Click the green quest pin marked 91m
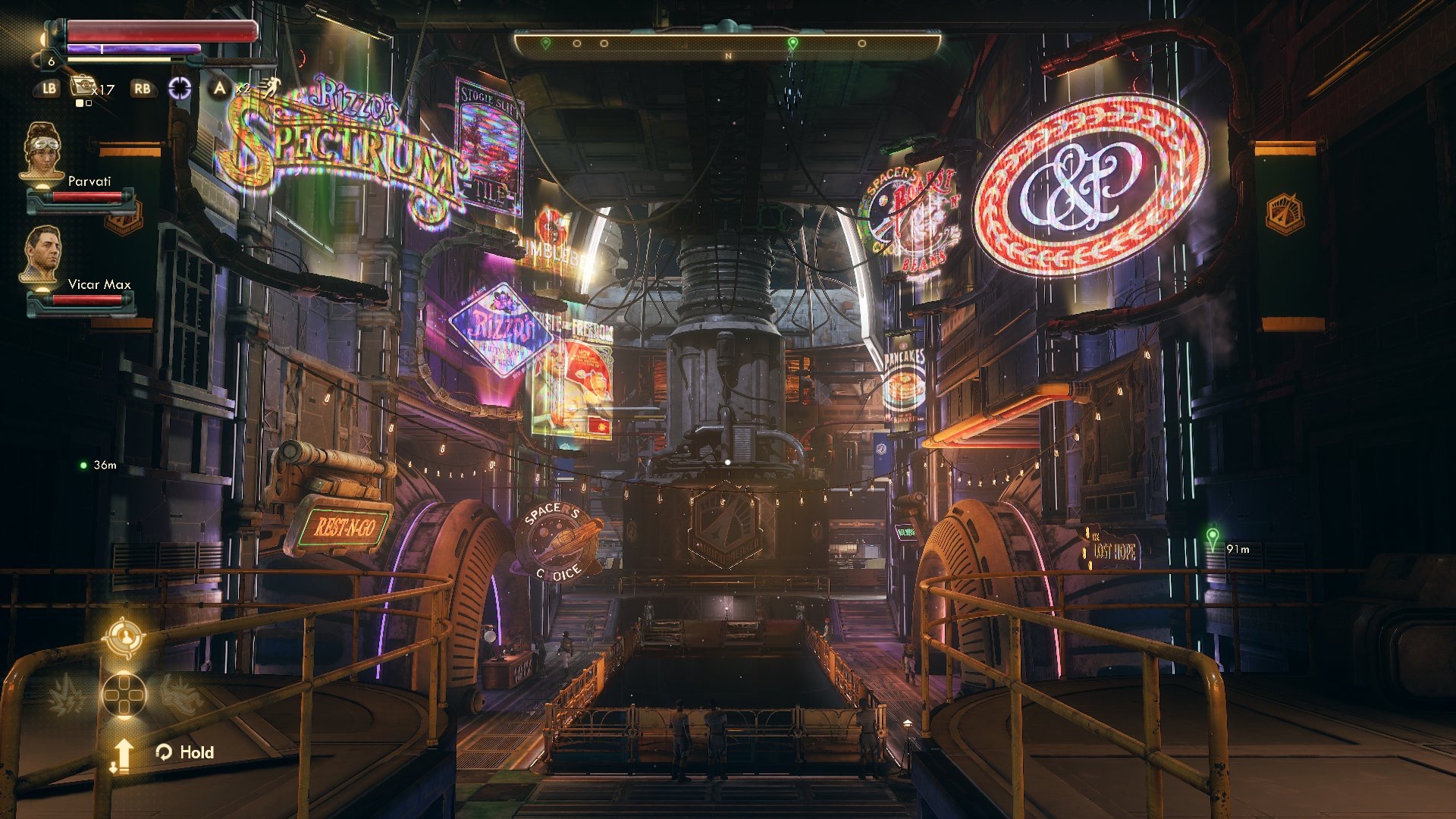The height and width of the screenshot is (819, 1456). tap(1212, 538)
